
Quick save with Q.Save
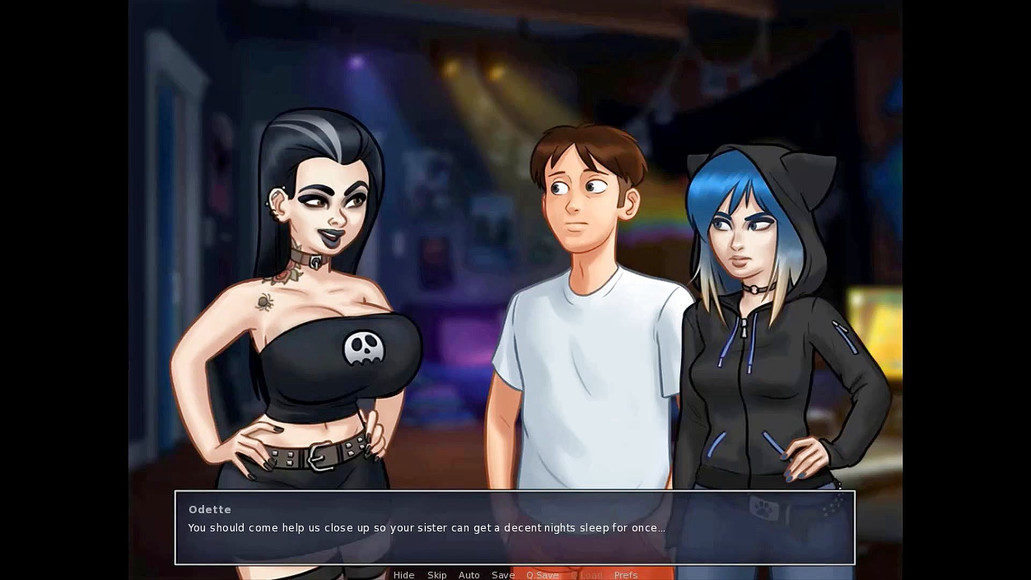[543, 575]
